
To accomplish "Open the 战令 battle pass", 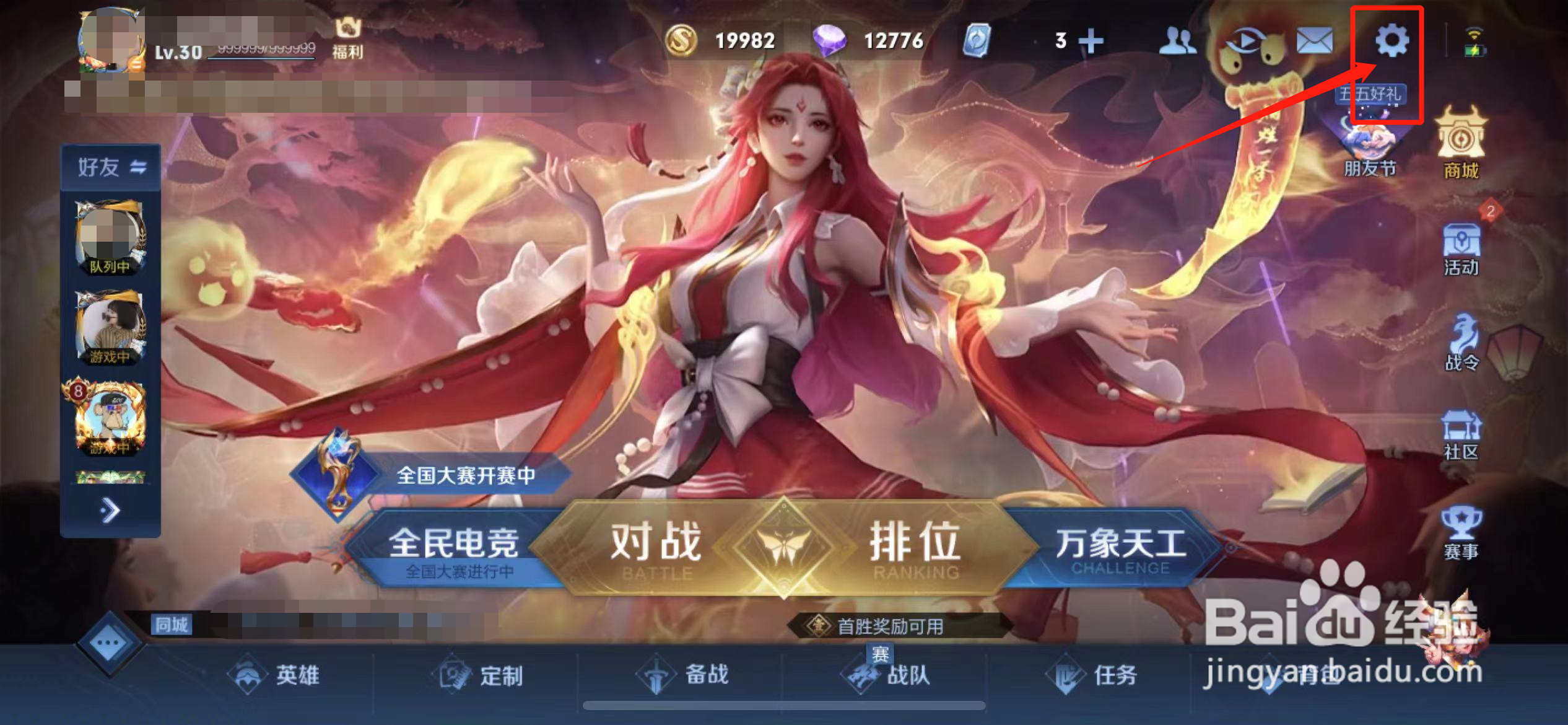I will pyautogui.click(x=1463, y=336).
